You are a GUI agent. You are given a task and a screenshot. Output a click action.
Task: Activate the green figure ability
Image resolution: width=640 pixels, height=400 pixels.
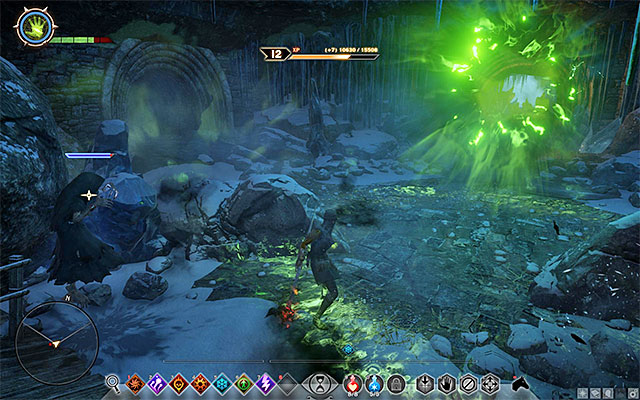coord(244,382)
